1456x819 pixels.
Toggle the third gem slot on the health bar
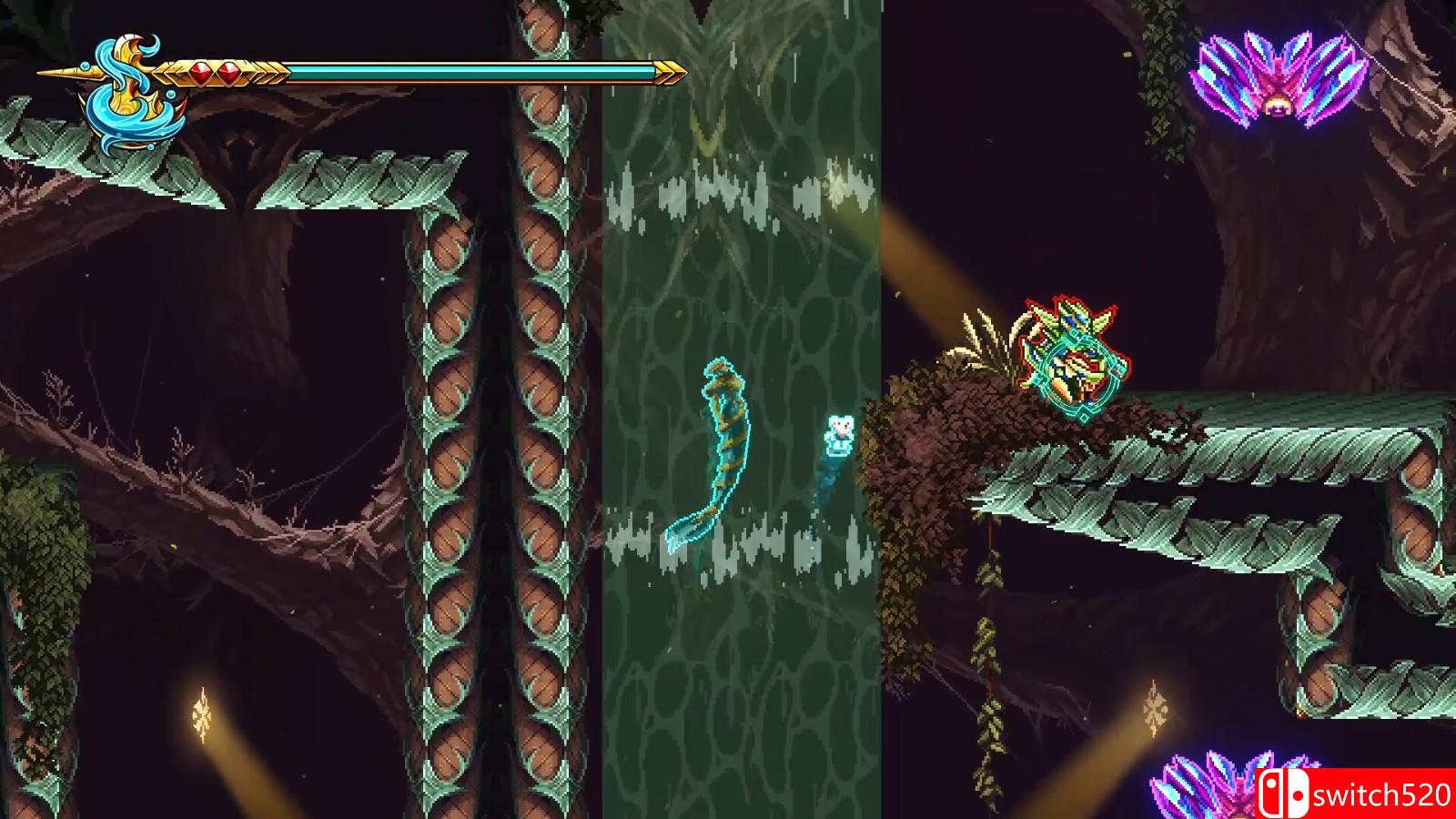tap(258, 71)
